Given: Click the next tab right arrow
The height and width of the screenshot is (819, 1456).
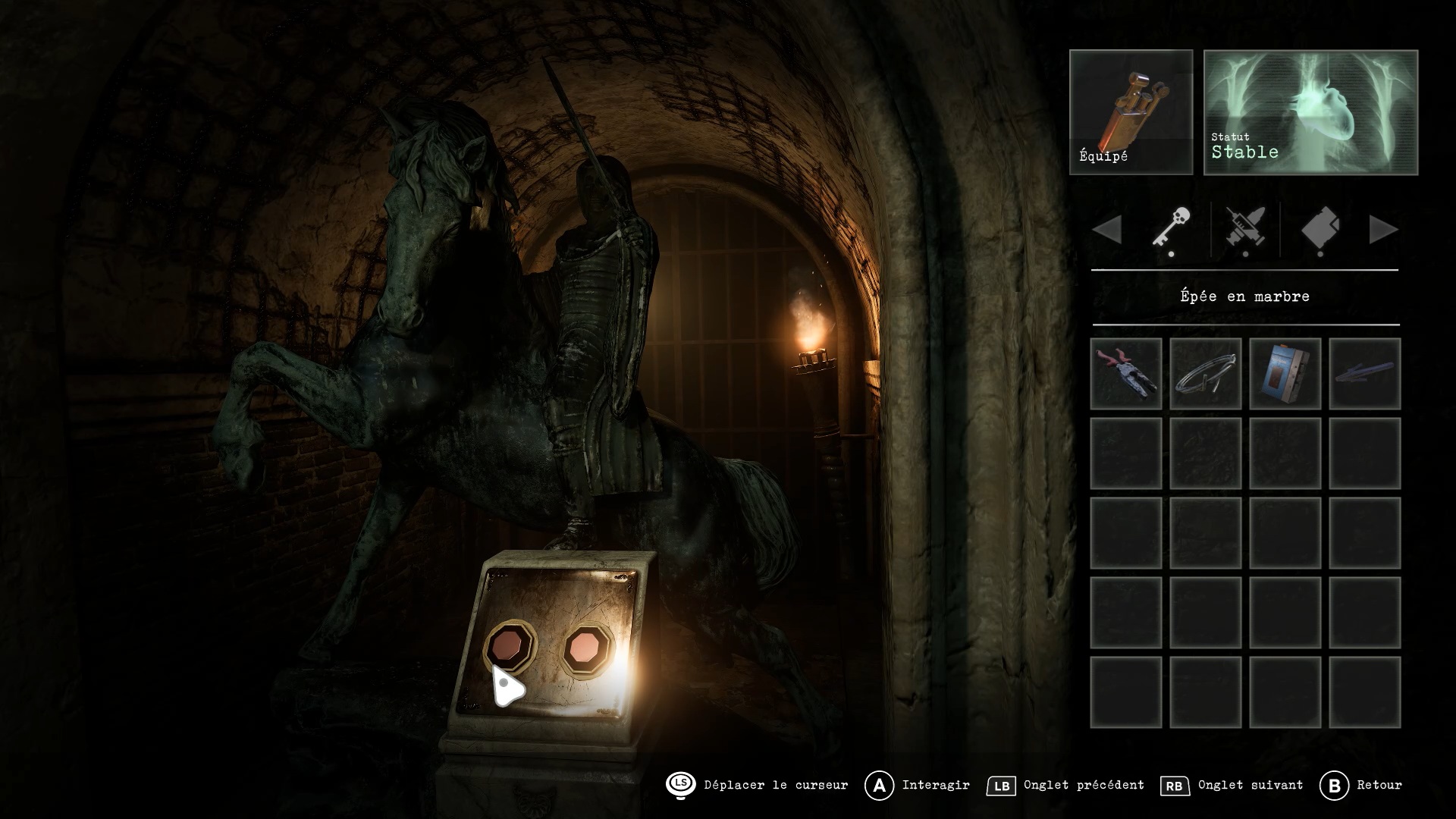Looking at the screenshot, I should tap(1383, 230).
